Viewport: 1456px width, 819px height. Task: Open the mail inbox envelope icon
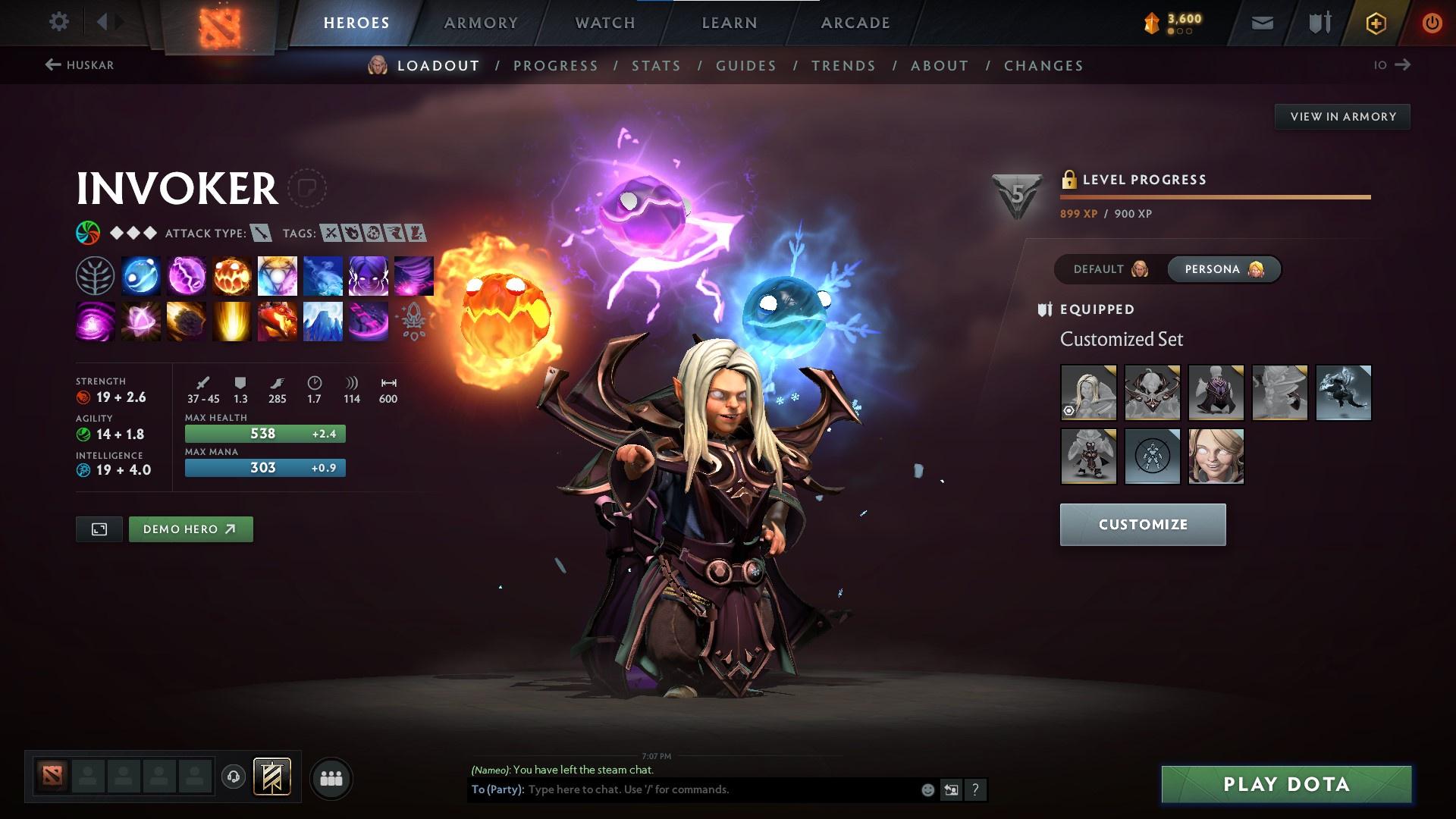click(x=1263, y=22)
